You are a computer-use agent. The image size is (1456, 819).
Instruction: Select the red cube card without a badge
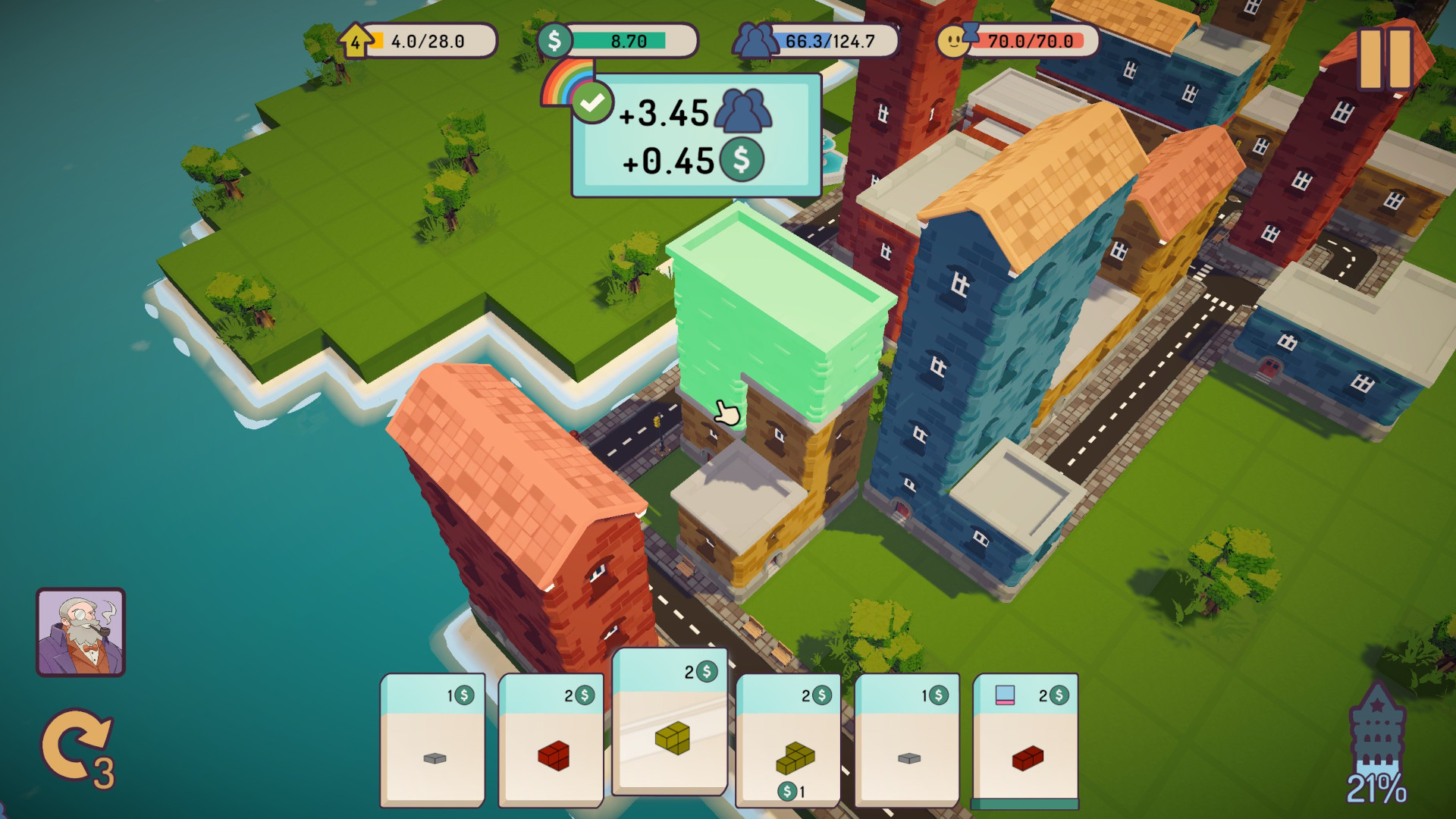pos(551,740)
